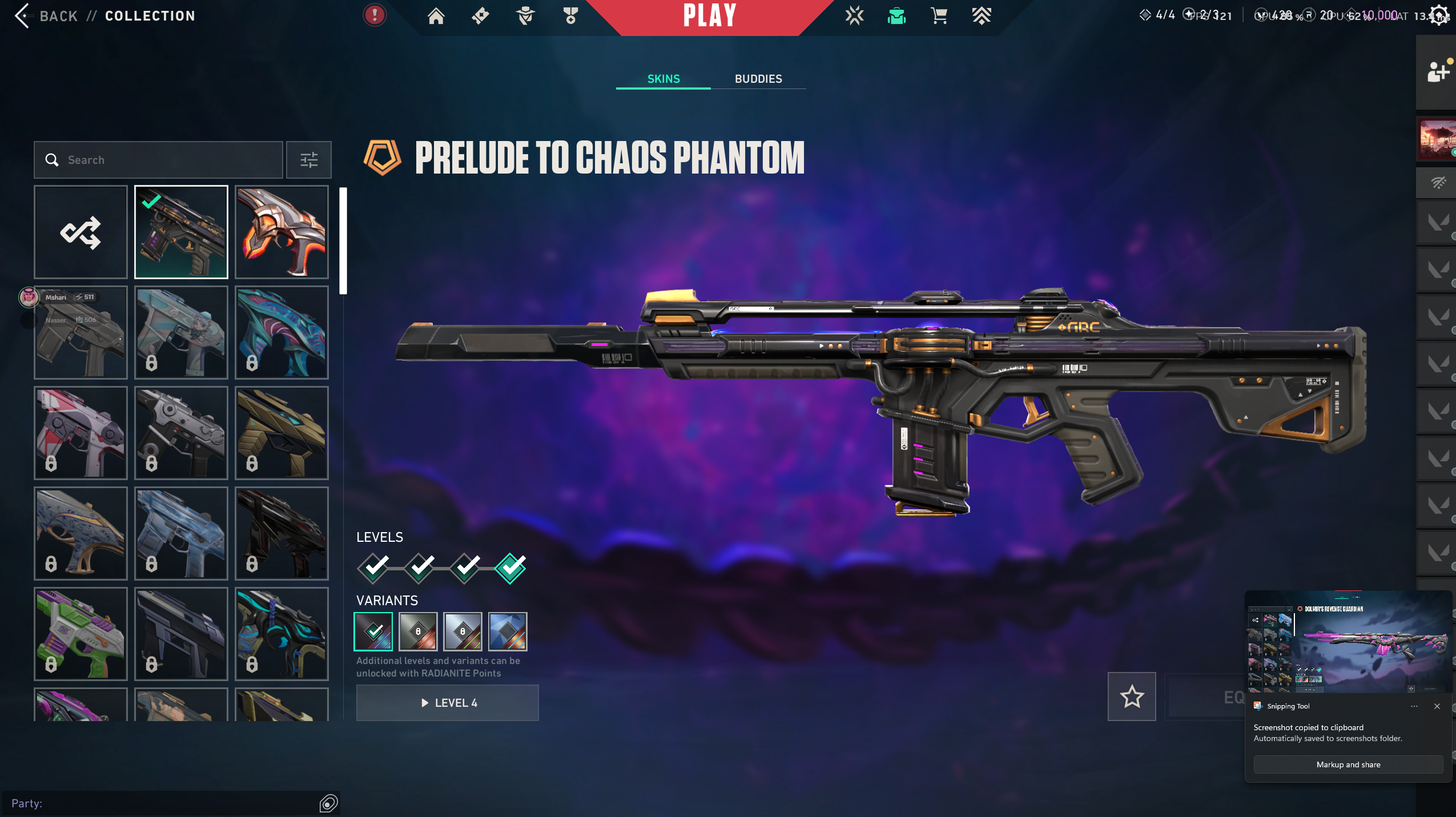Close the Snipping Tool notification
The image size is (1456, 817).
[x=1437, y=706]
